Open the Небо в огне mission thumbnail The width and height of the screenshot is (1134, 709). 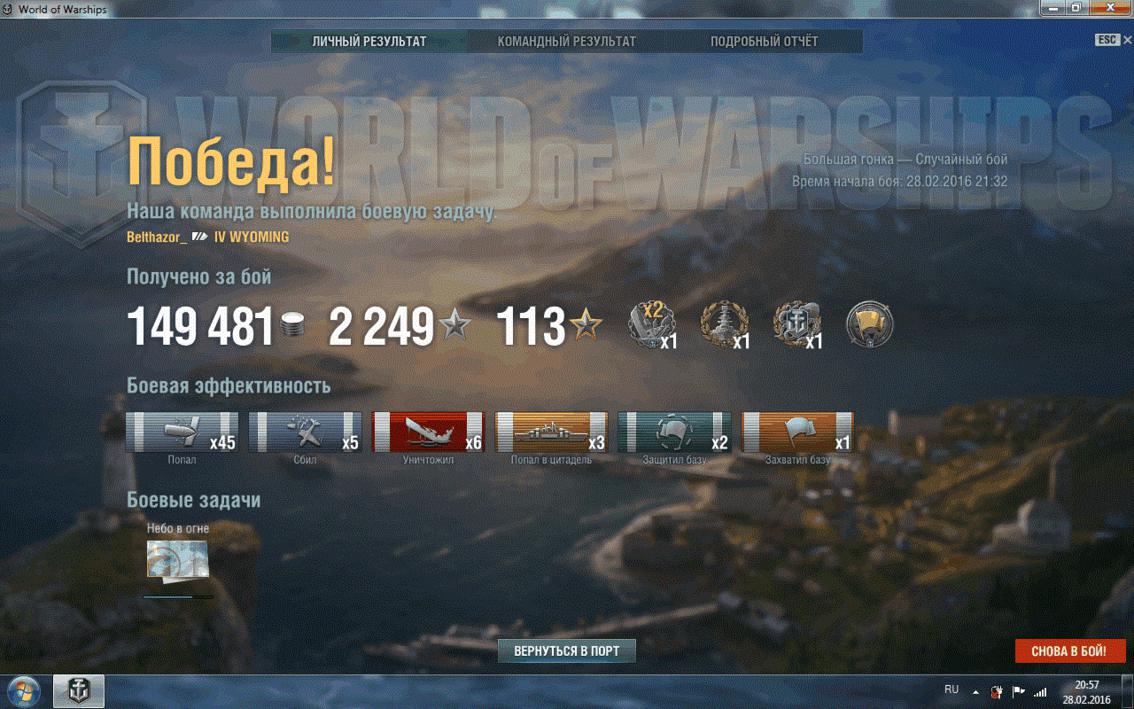pyautogui.click(x=177, y=559)
